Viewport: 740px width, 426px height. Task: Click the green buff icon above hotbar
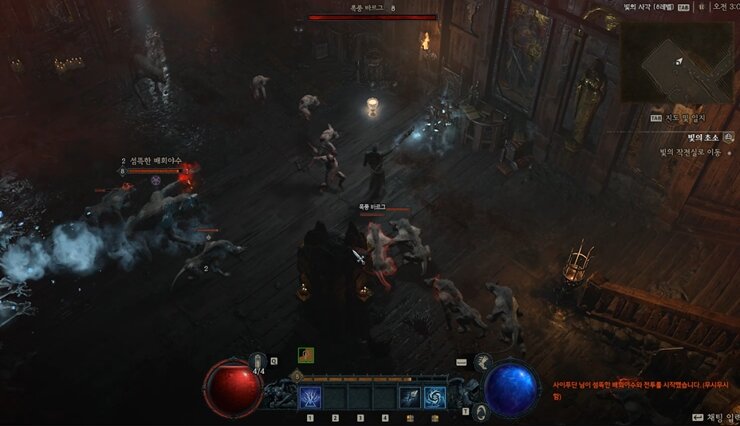pyautogui.click(x=305, y=354)
